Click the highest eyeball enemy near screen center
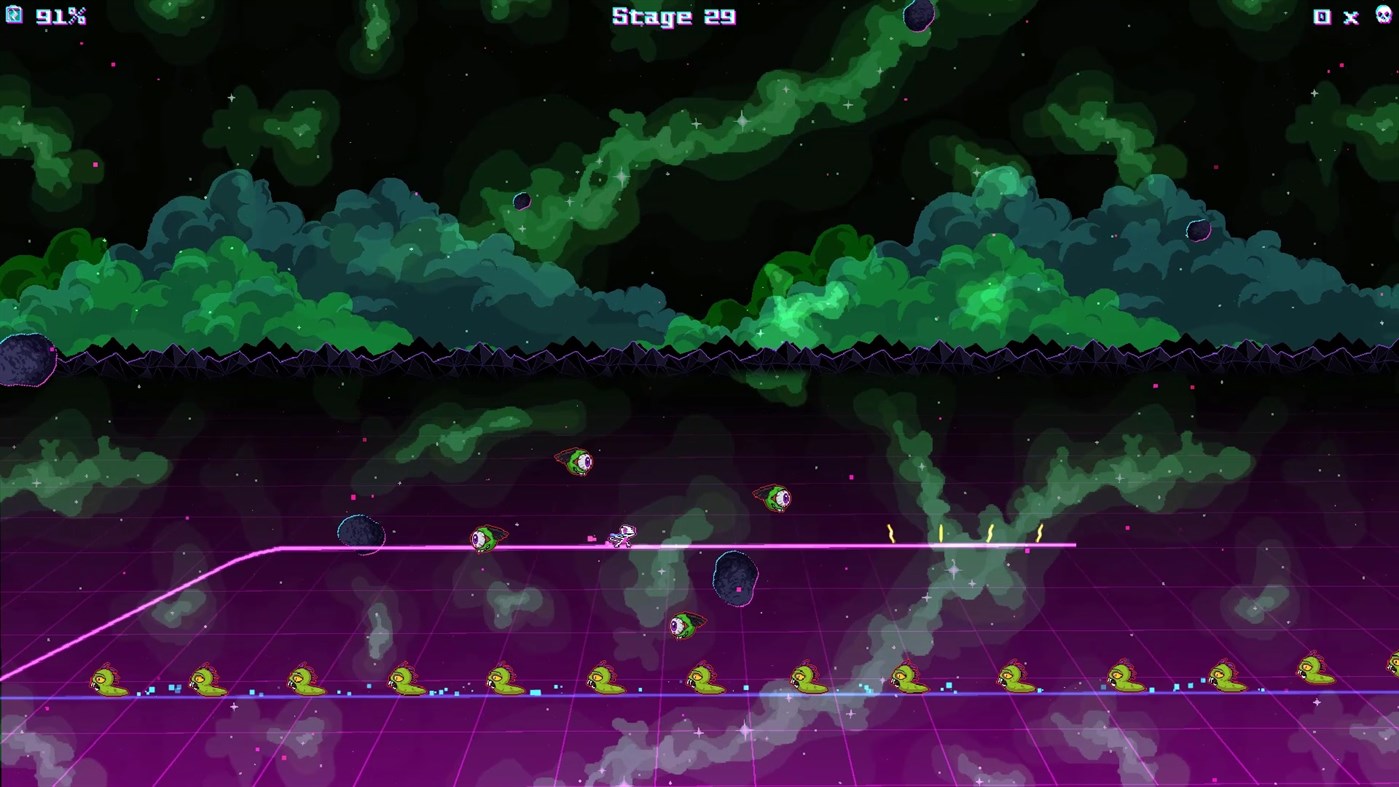This screenshot has width=1399, height=787. point(576,462)
